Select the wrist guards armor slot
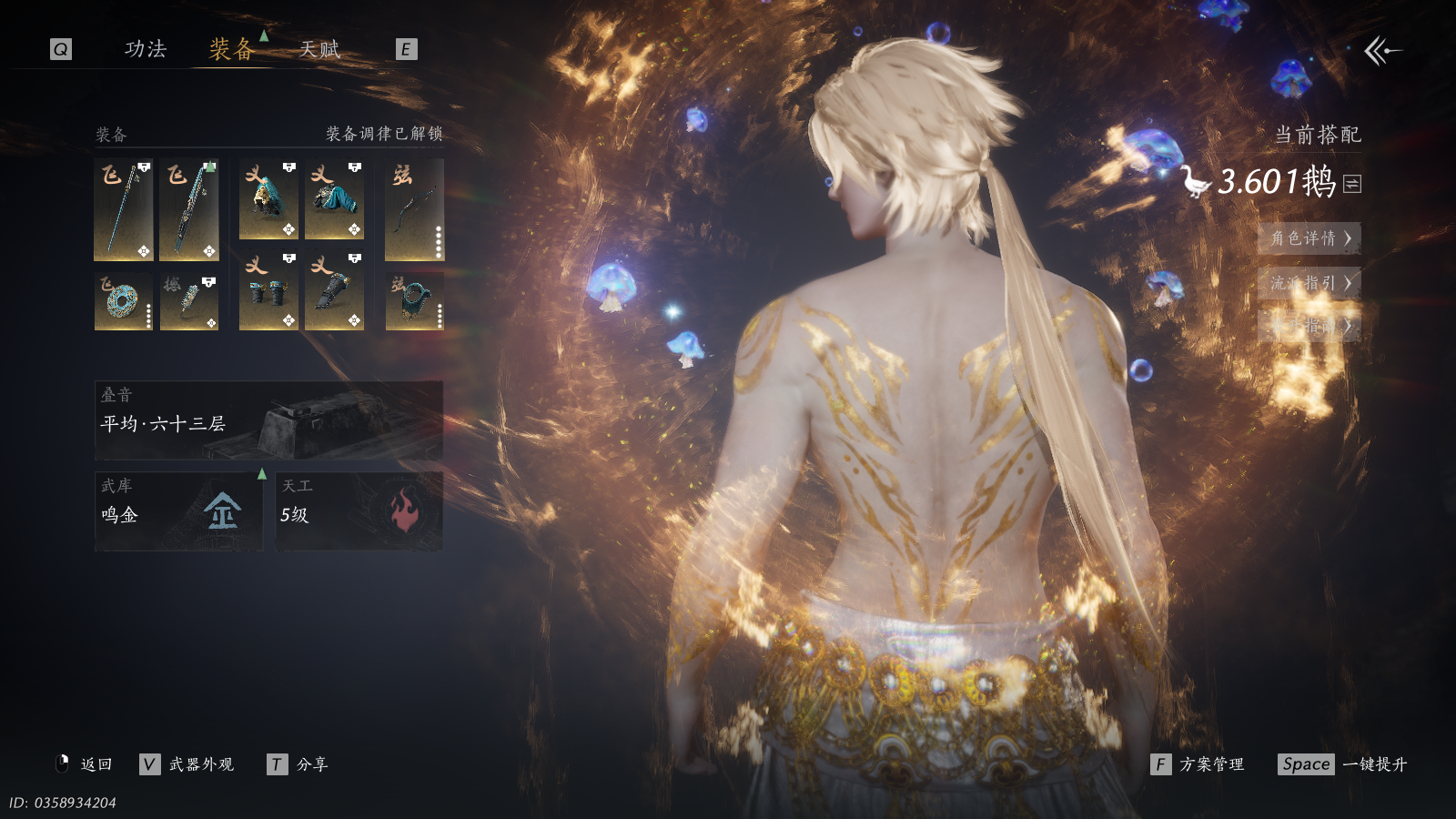1456x819 pixels. [268, 291]
